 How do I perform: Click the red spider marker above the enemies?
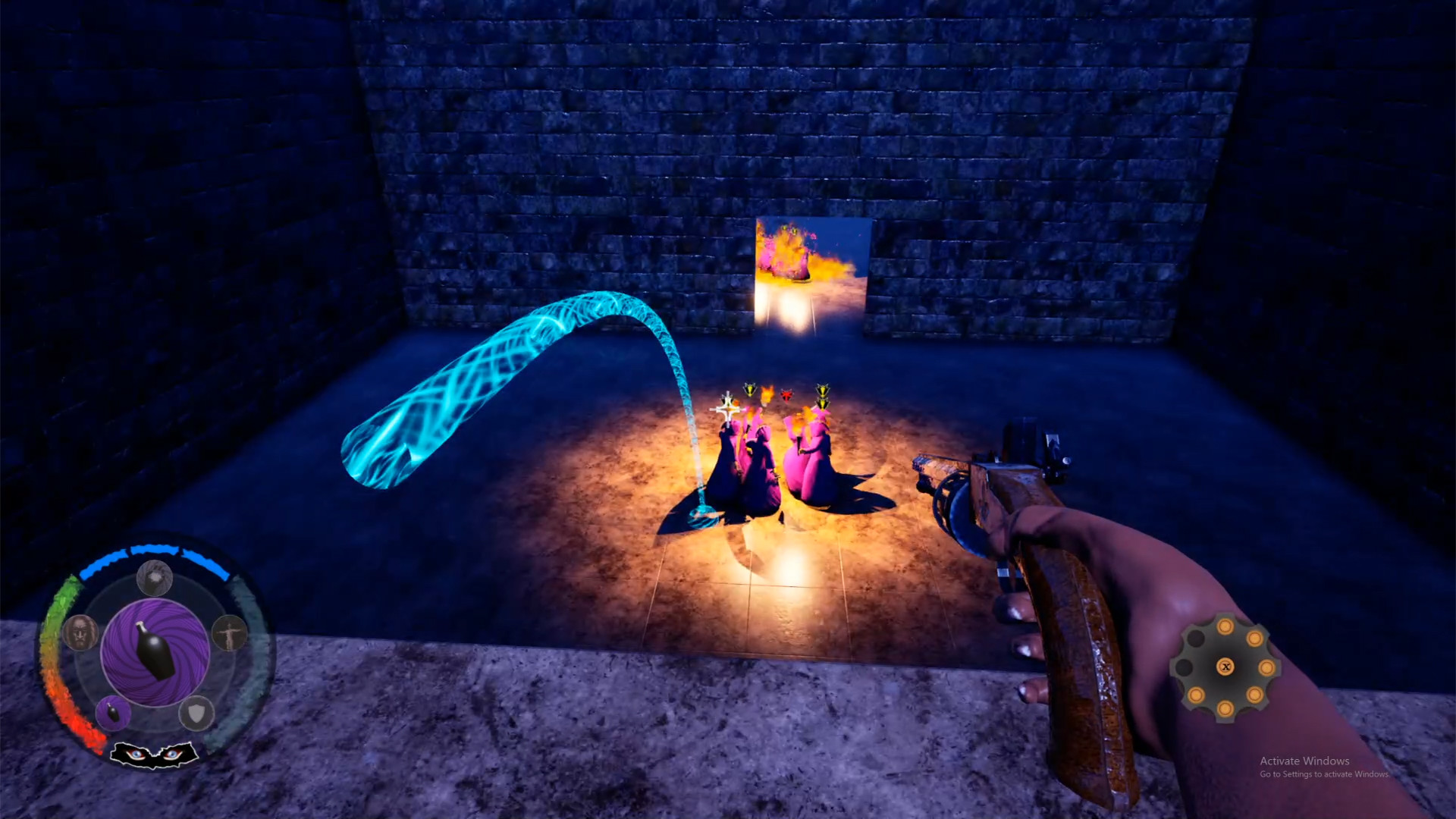tap(786, 395)
